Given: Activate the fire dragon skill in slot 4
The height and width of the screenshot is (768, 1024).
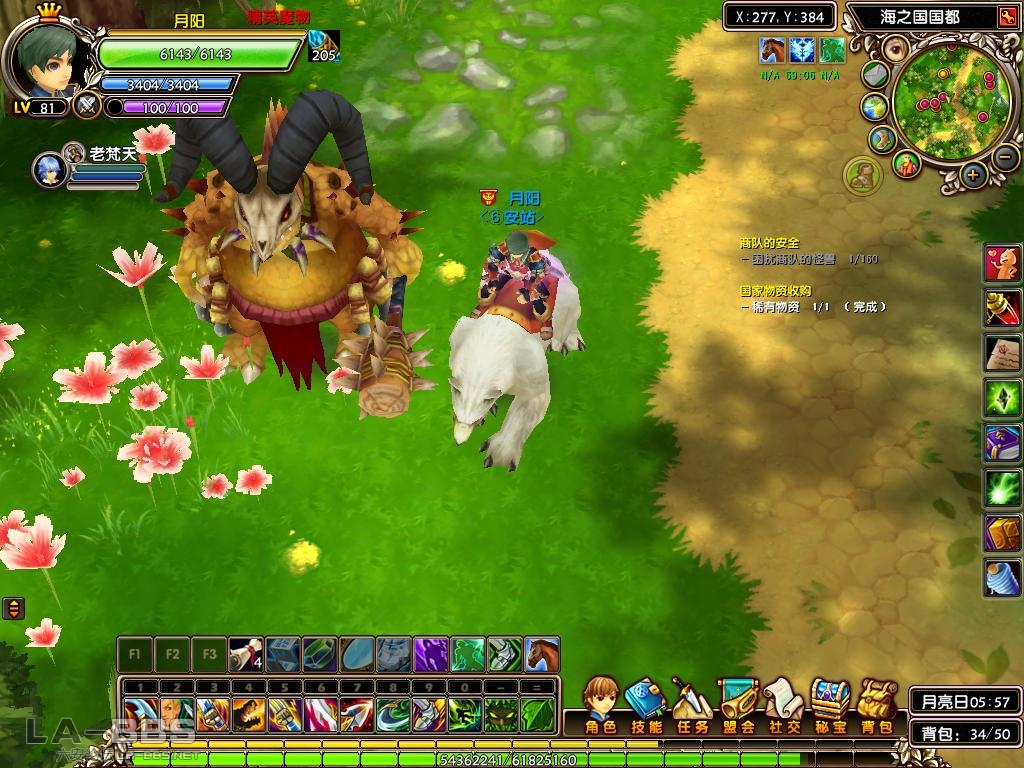Looking at the screenshot, I should [249, 714].
